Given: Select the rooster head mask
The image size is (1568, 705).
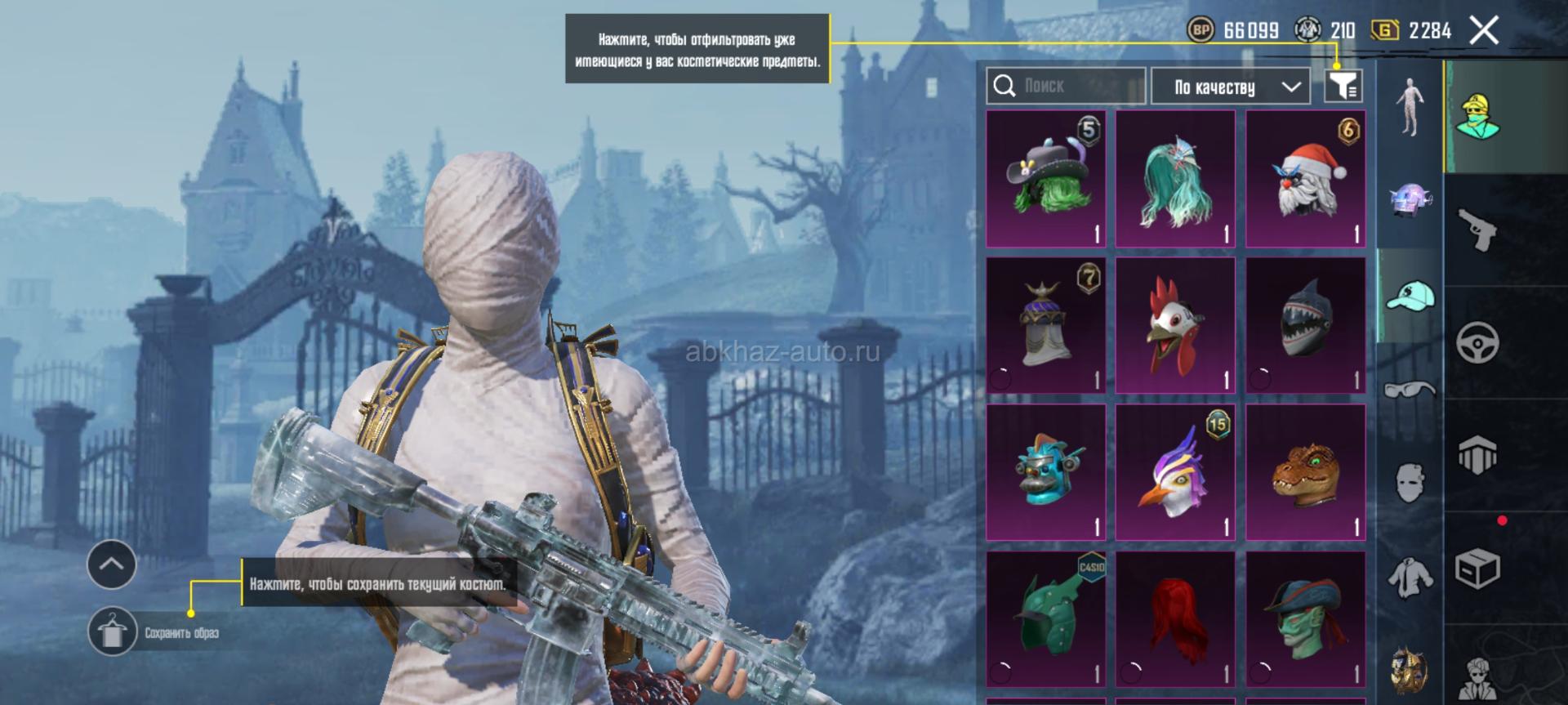Looking at the screenshot, I should pos(1175,325).
